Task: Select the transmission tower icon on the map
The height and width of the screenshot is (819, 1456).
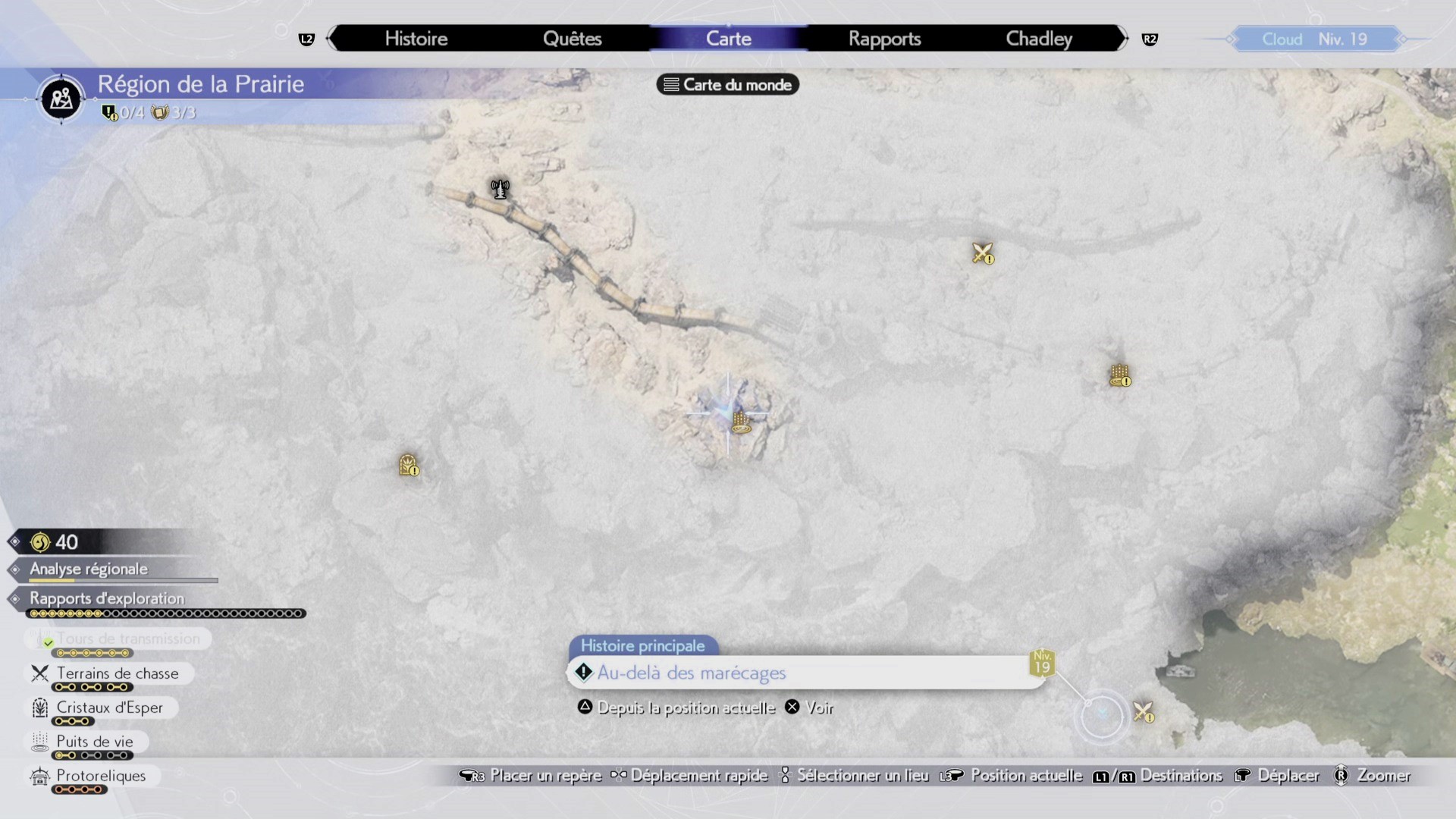Action: pos(499,187)
